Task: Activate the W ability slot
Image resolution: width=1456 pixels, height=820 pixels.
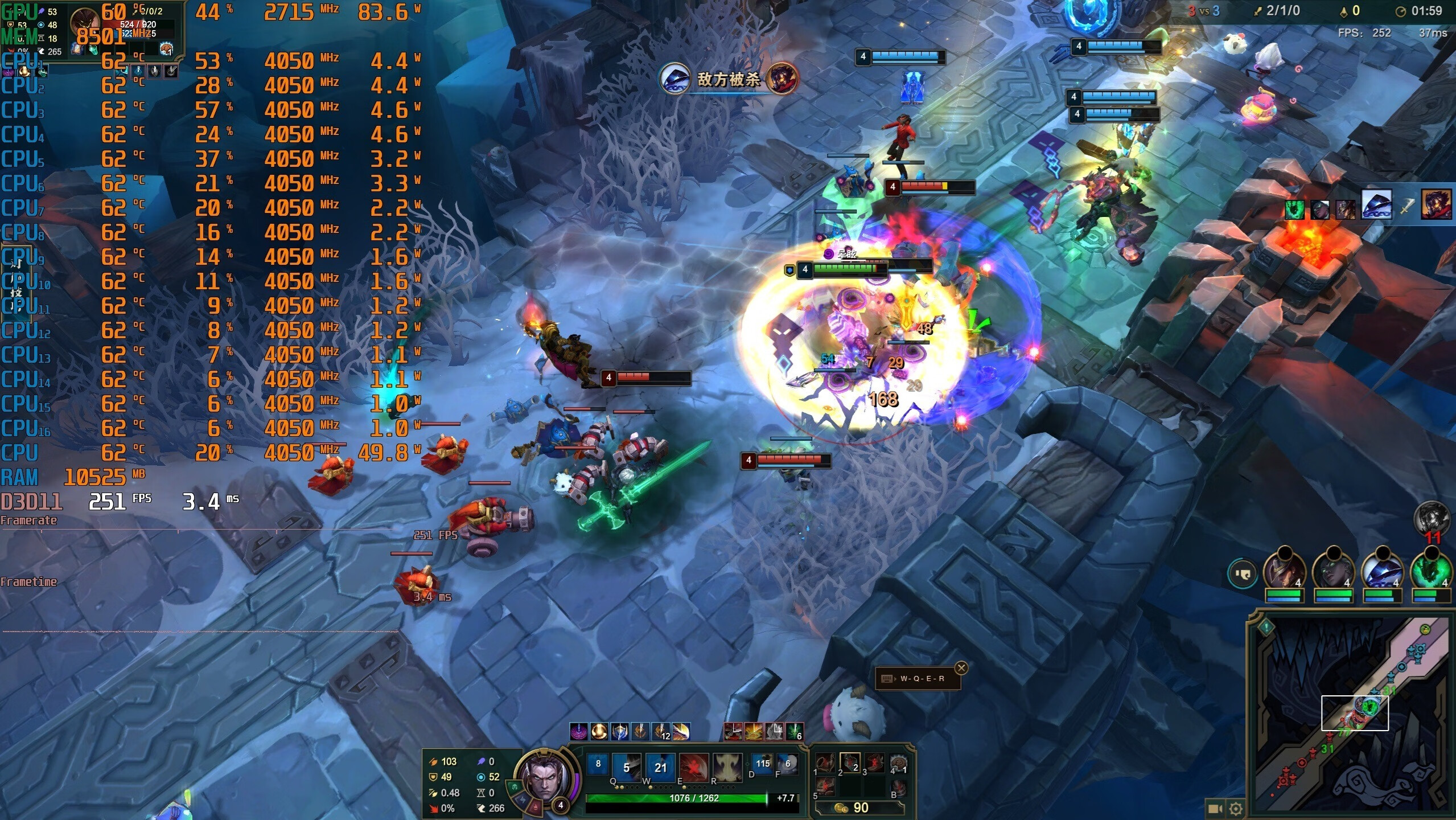Action: coord(660,767)
